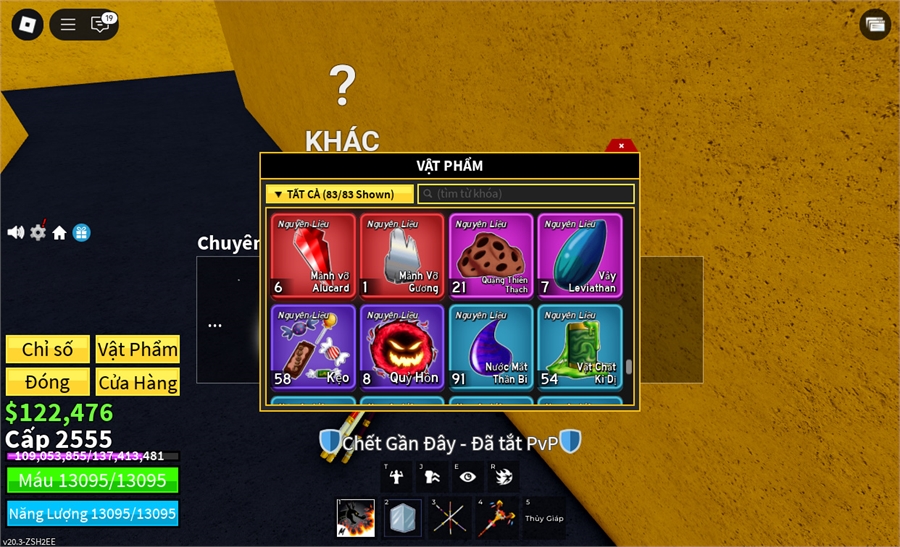900x547 pixels.
Task: Open the gear settings icon
Action: tap(38, 232)
